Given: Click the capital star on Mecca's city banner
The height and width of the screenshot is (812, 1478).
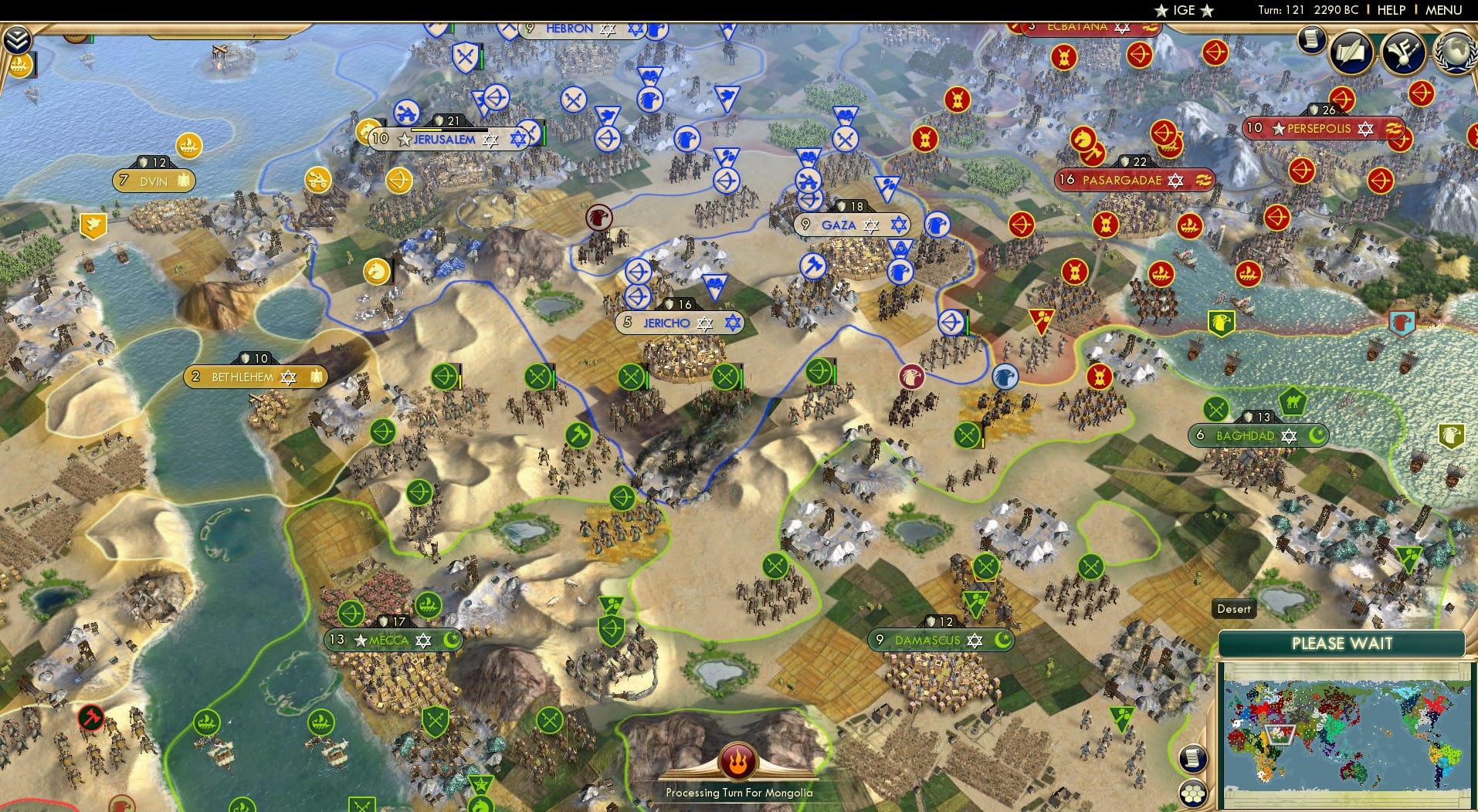Looking at the screenshot, I should 360,640.
